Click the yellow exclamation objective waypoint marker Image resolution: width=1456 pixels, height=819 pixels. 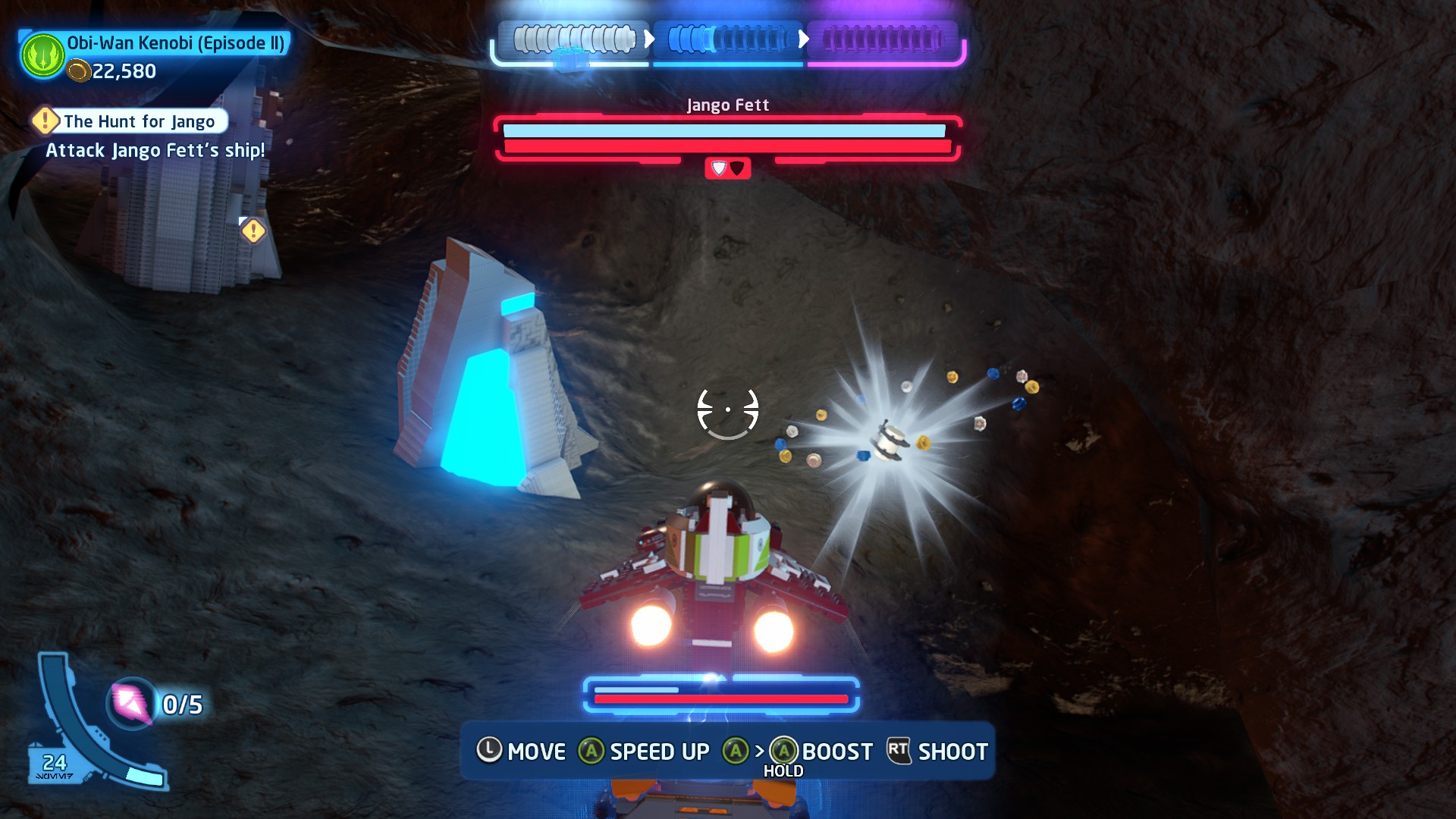point(253,231)
